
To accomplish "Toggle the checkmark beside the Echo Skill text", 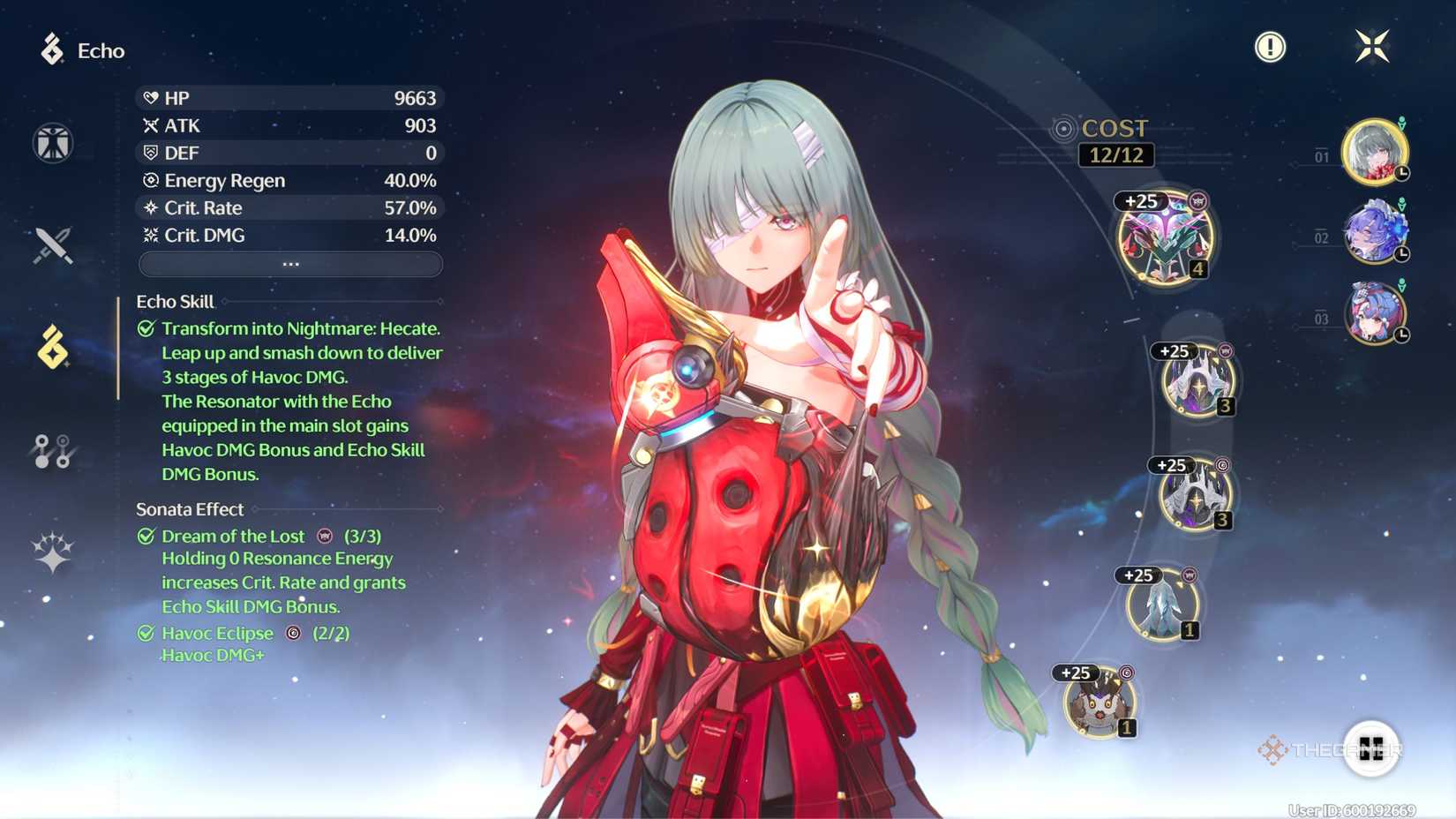I will pyautogui.click(x=144, y=328).
